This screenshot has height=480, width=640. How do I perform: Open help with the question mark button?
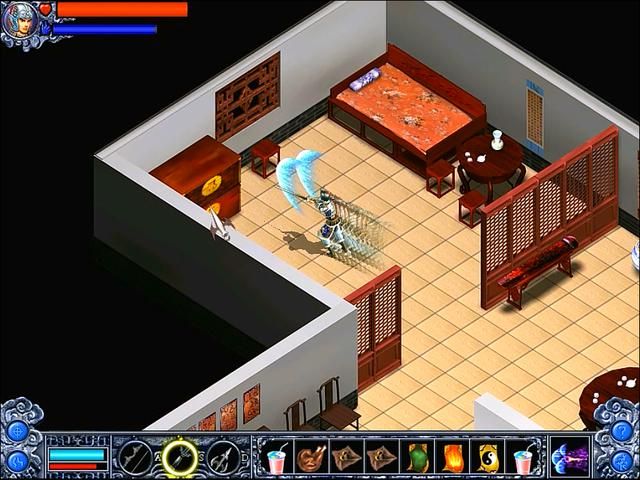pos(622,430)
